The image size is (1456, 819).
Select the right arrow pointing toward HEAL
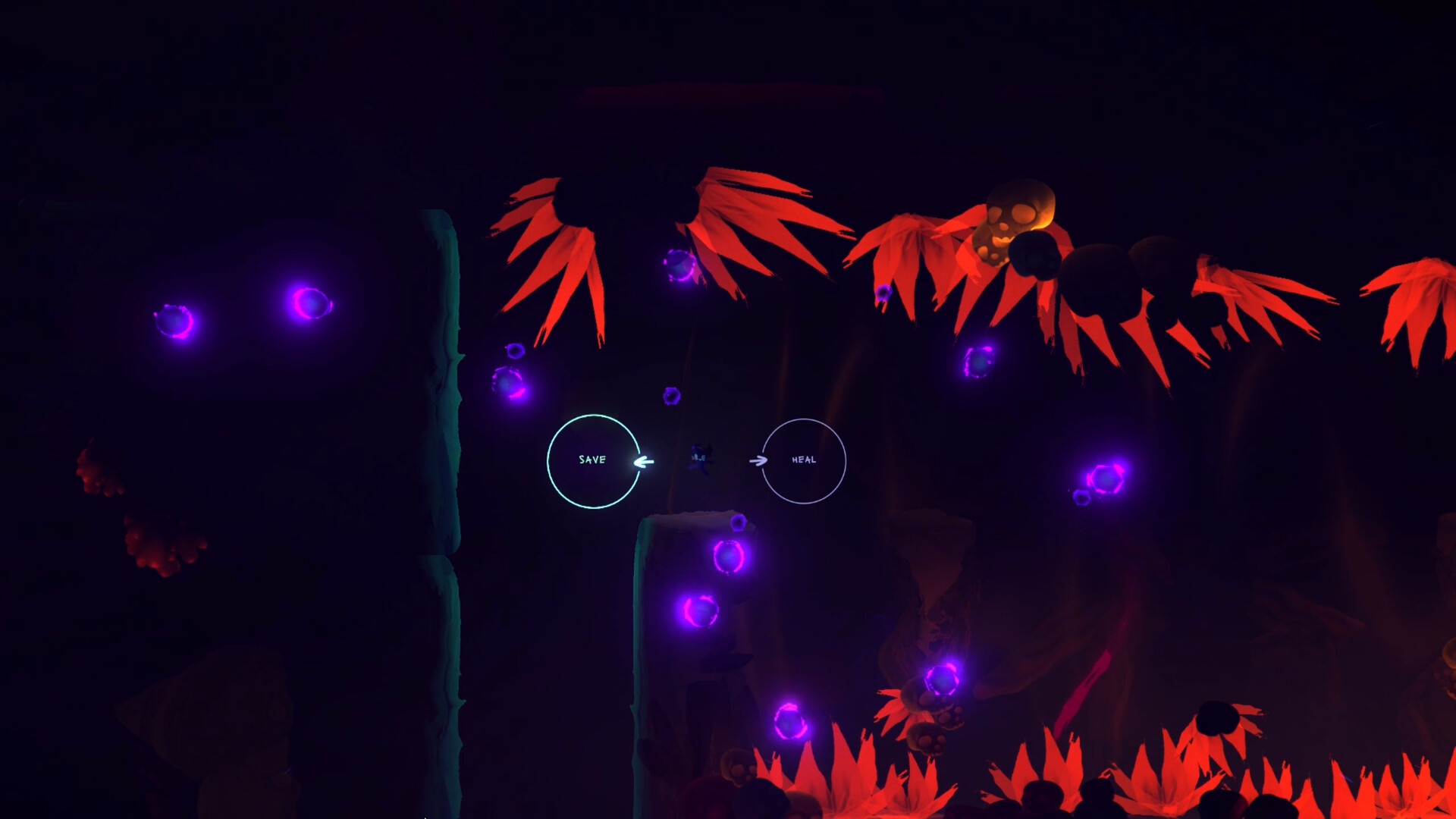pyautogui.click(x=757, y=459)
